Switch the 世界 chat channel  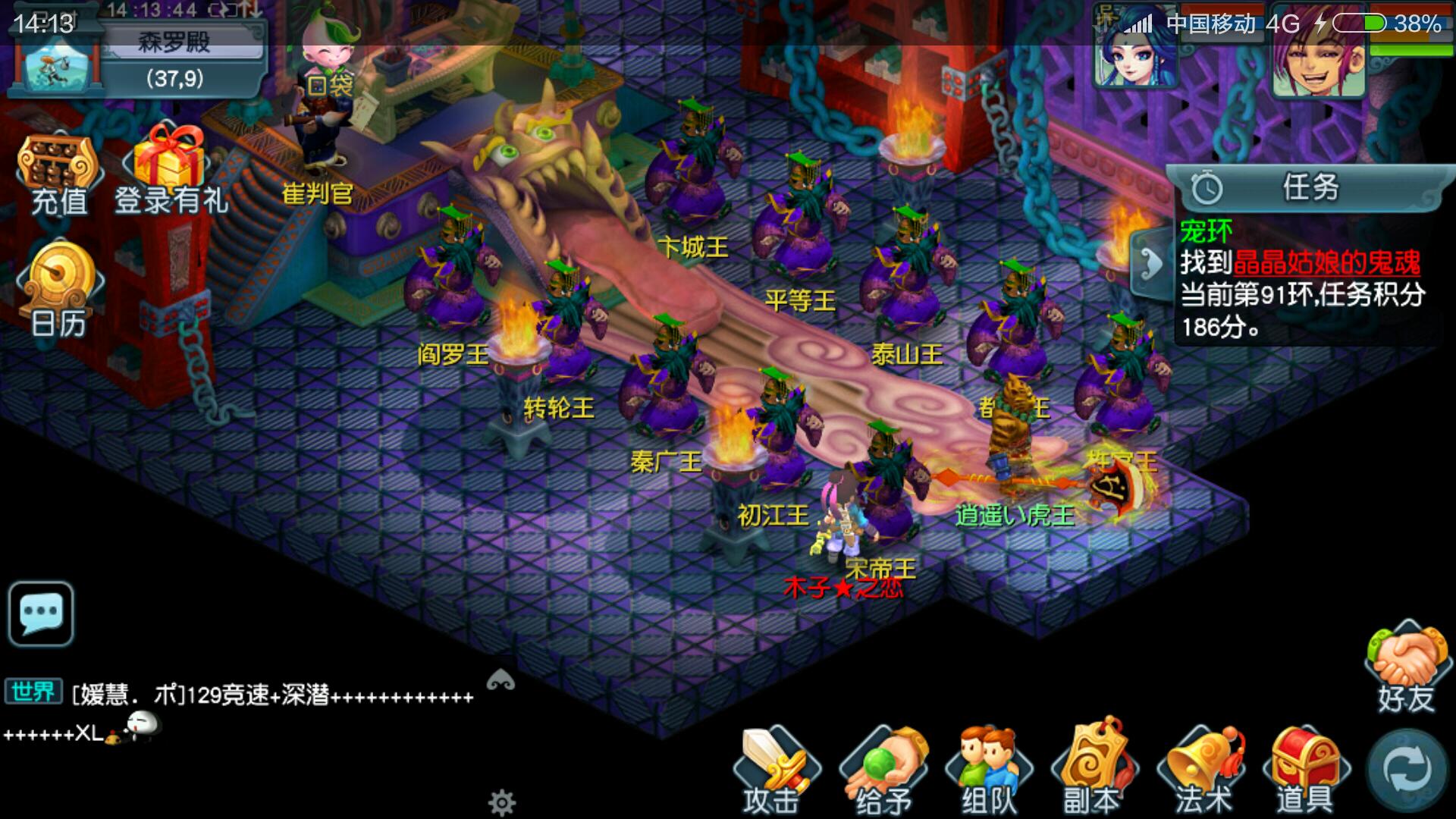pyautogui.click(x=33, y=692)
